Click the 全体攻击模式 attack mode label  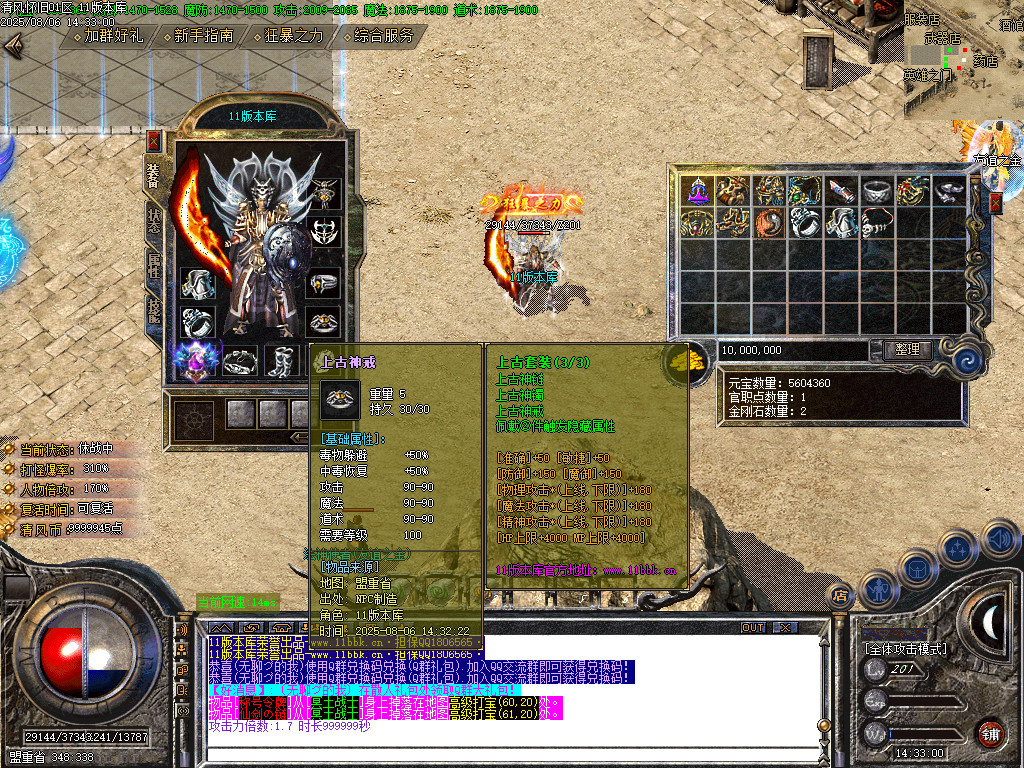(x=905, y=649)
